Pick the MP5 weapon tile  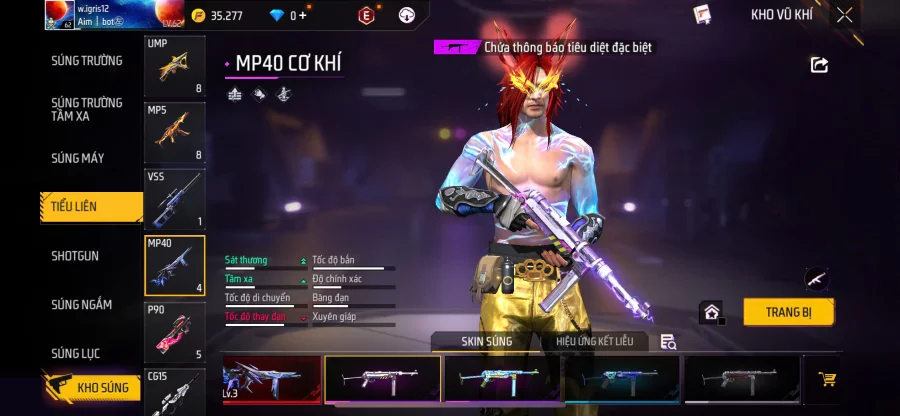(174, 133)
